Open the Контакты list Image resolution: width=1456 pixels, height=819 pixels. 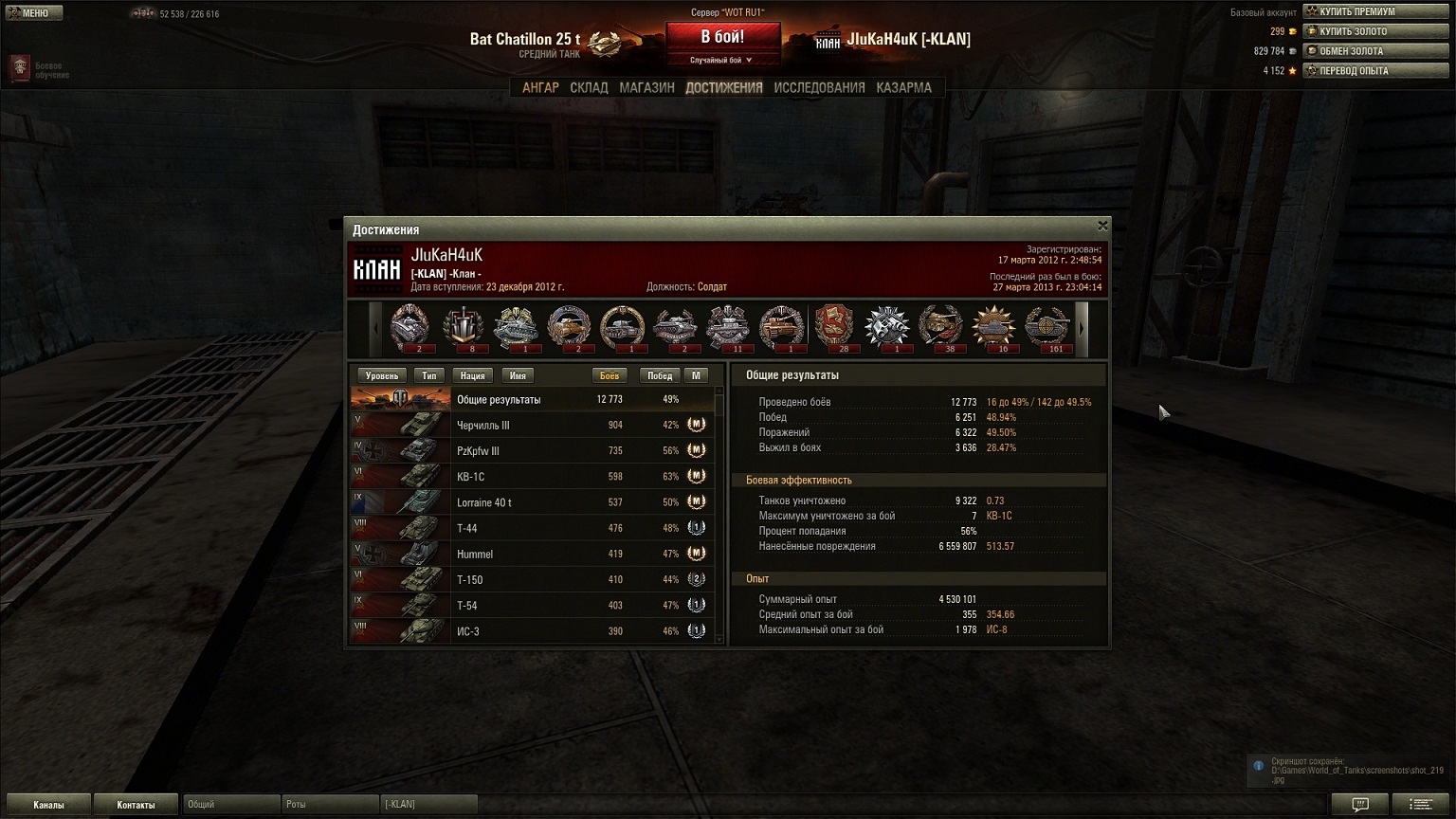click(x=136, y=805)
